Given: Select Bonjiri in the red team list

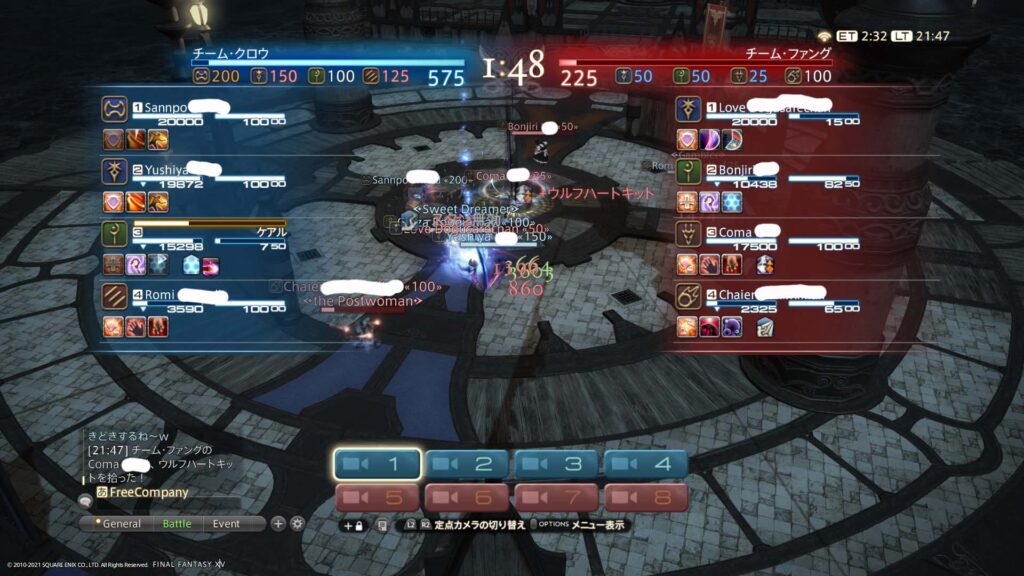Looking at the screenshot, I should (x=742, y=169).
